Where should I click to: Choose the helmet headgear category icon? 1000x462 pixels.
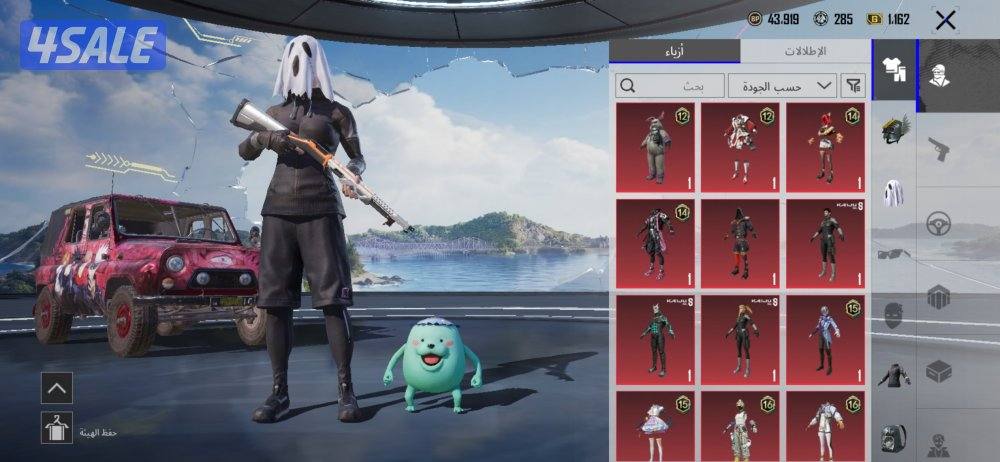point(892,131)
